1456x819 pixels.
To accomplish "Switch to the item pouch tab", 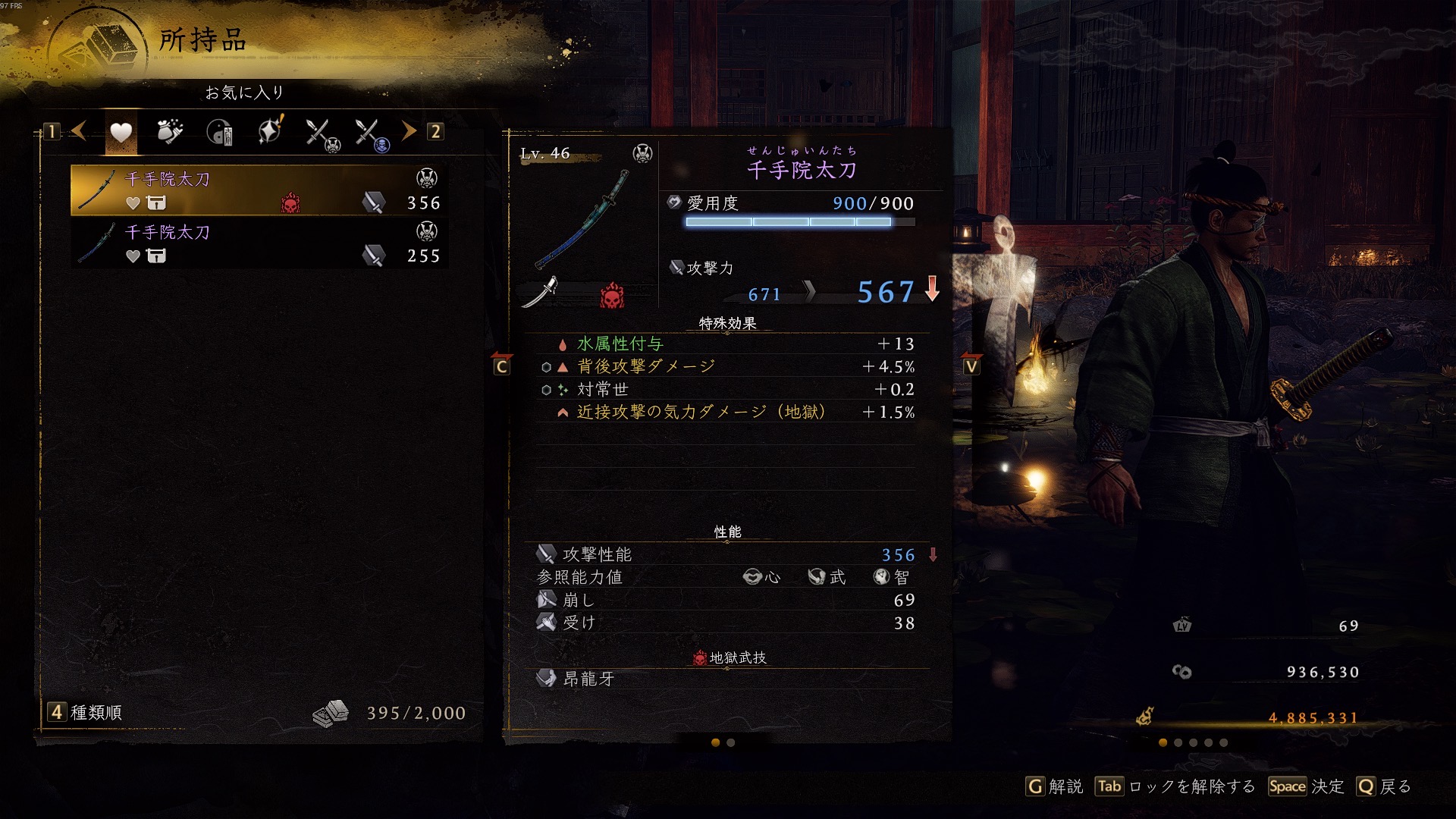I will (x=170, y=132).
